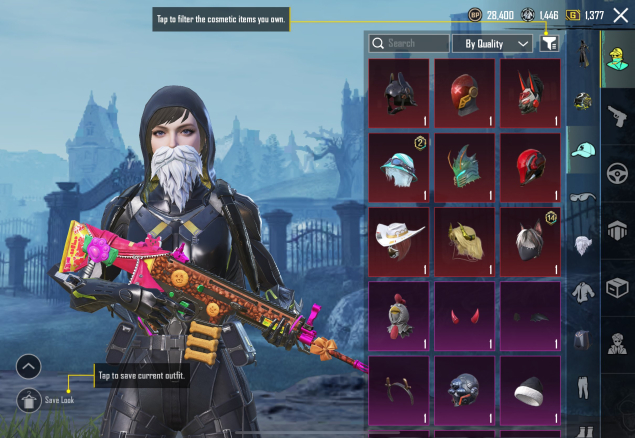Switch to the glasses subcategory
Viewport: 635px width, 438px height.
[583, 197]
